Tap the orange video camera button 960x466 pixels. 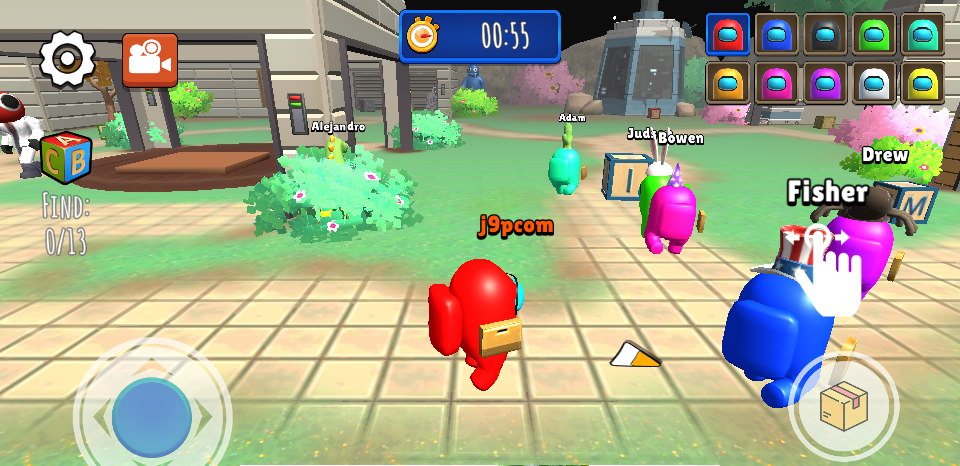150,60
